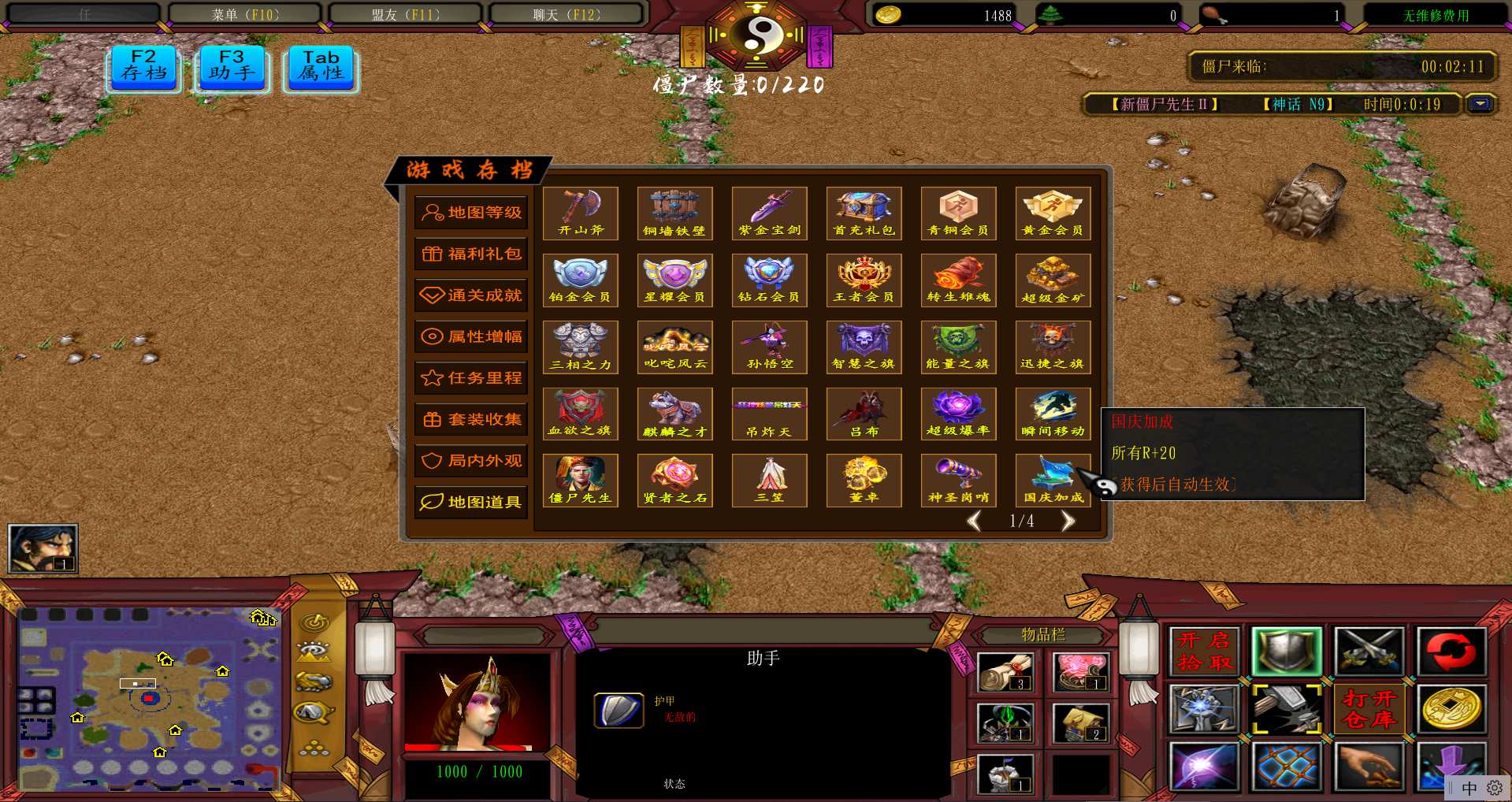Choose the 套装收集 tab
The image size is (1512, 802).
pyautogui.click(x=471, y=419)
